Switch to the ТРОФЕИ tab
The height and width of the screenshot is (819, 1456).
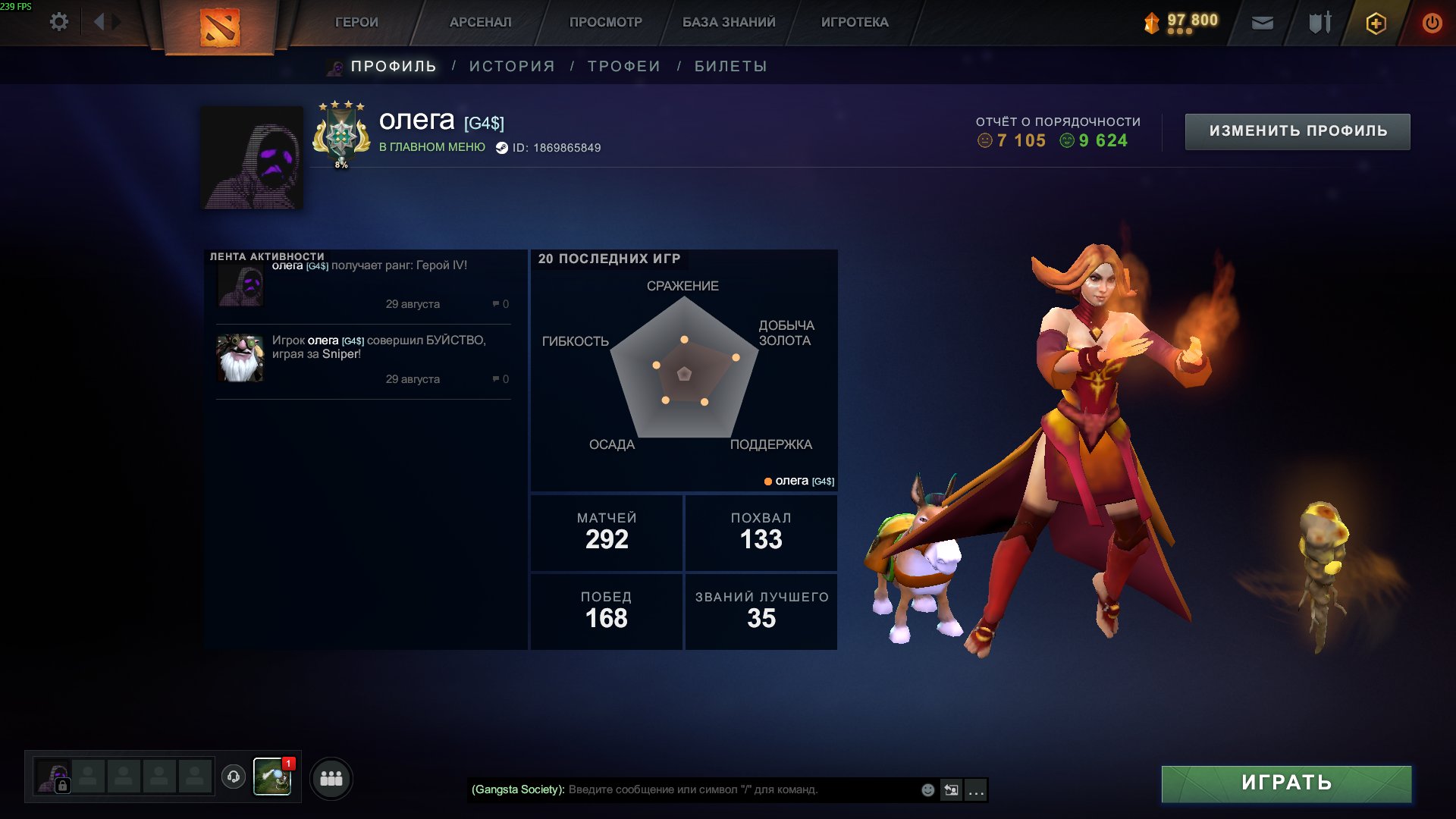(x=622, y=66)
